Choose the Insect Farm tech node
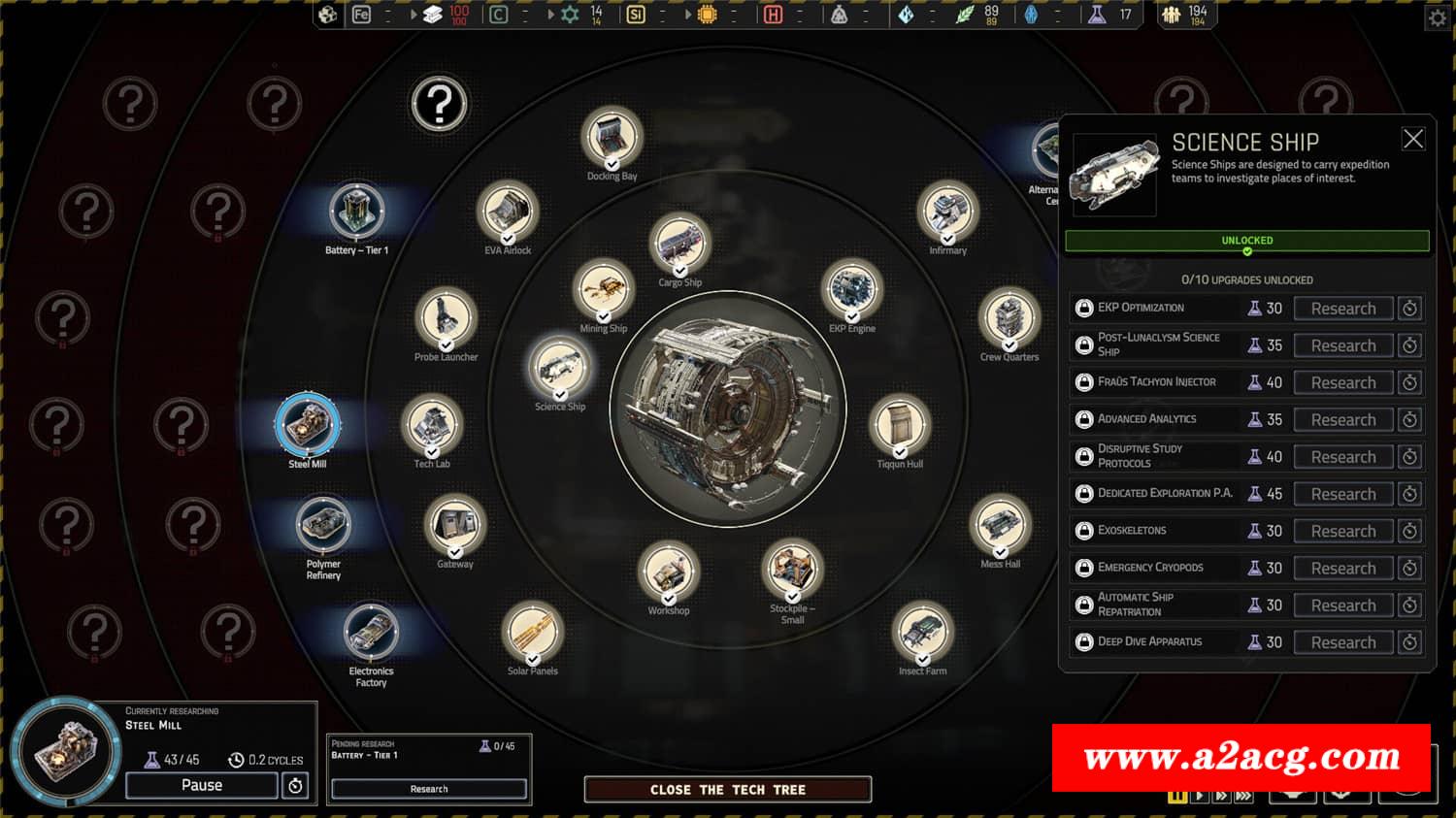 point(922,632)
